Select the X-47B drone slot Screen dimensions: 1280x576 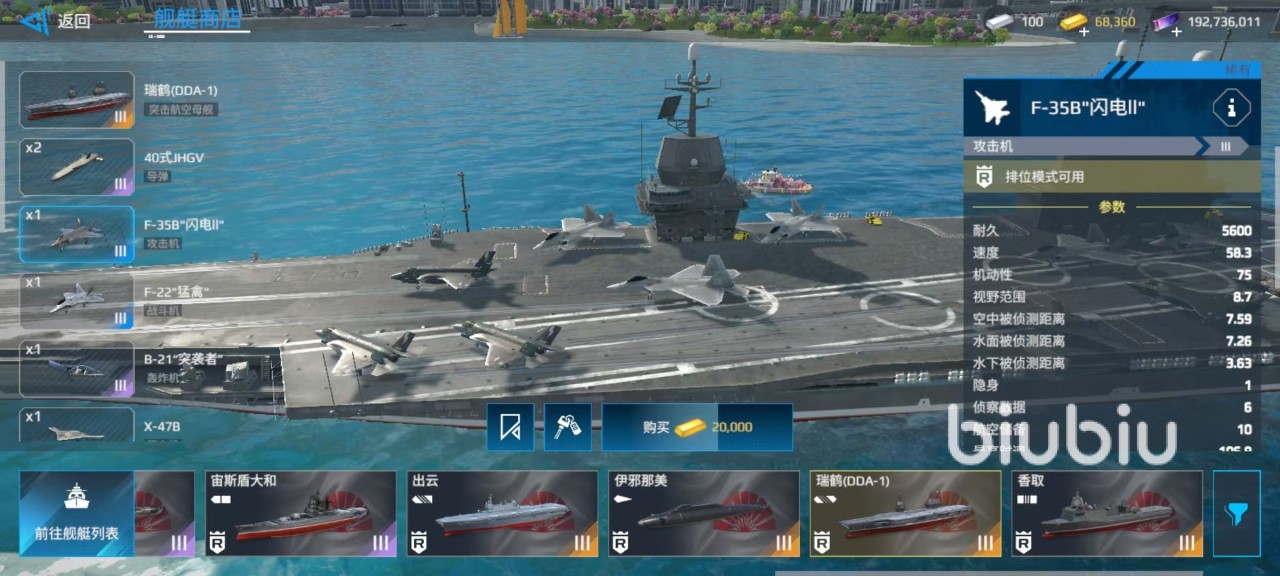point(77,426)
